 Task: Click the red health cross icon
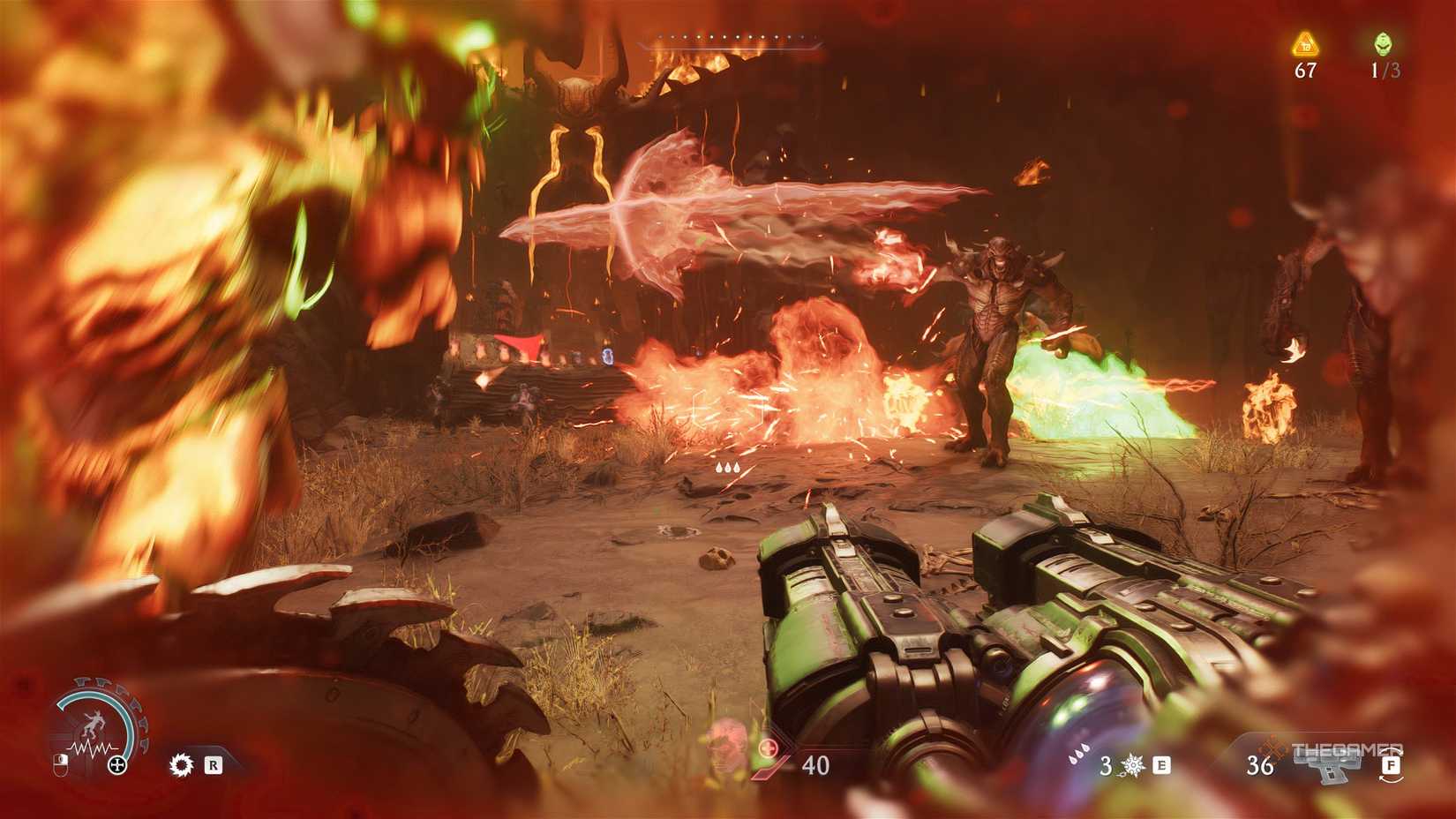click(769, 747)
